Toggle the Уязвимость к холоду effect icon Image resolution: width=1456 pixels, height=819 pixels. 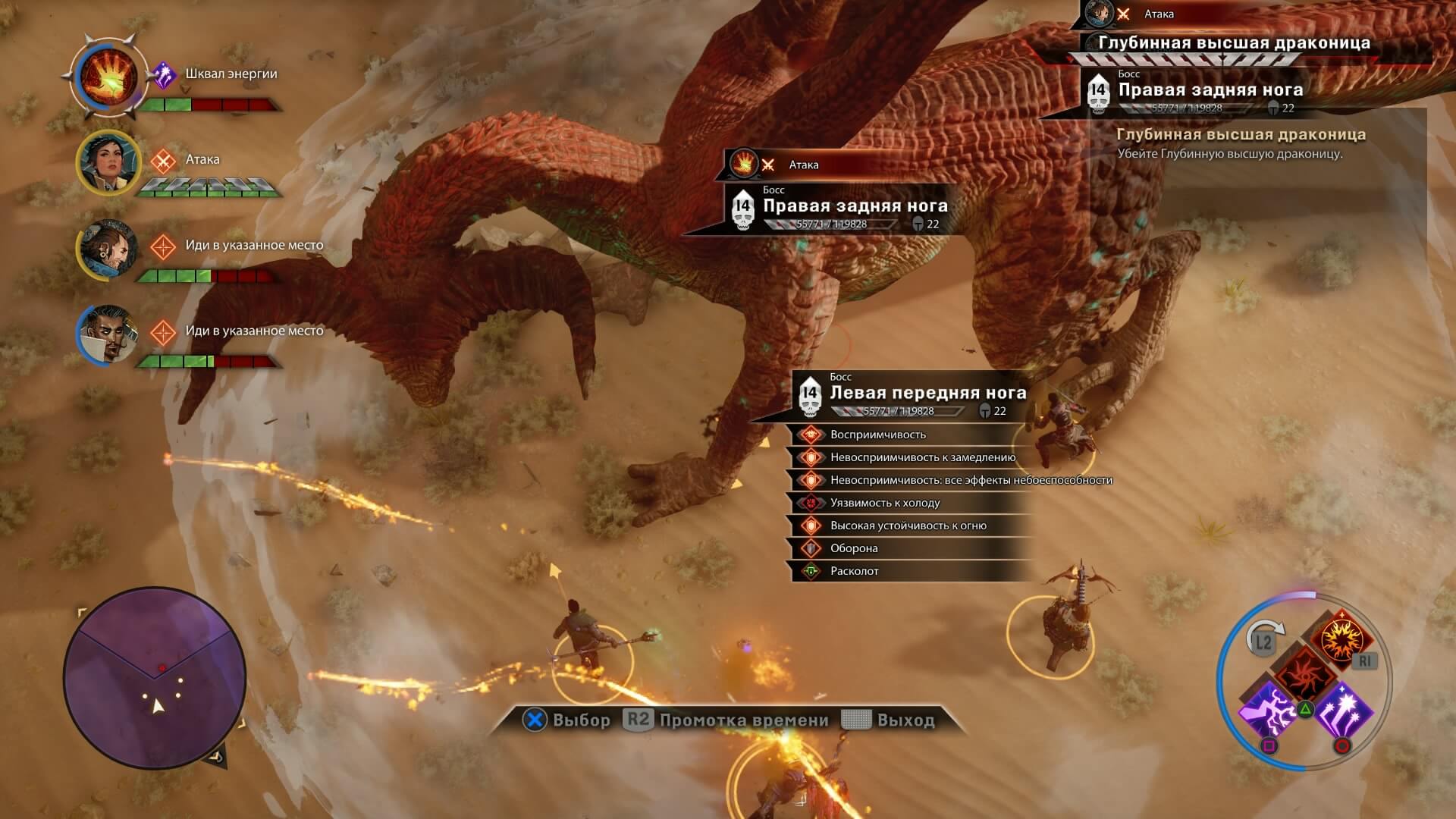pyautogui.click(x=811, y=502)
